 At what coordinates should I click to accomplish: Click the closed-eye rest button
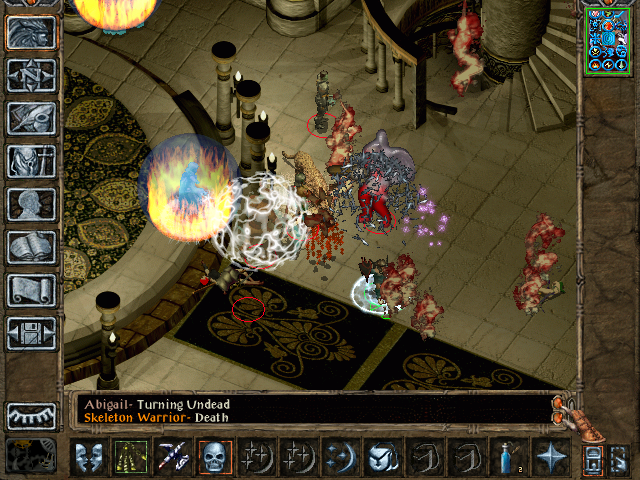[31, 415]
